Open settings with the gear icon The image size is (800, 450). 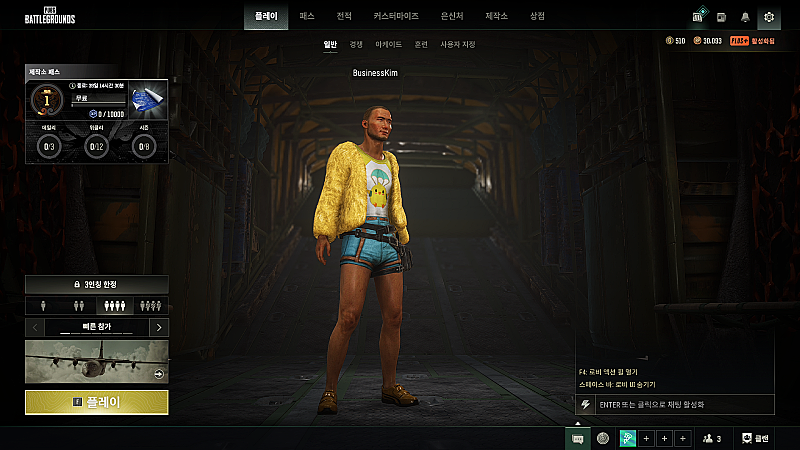(x=769, y=17)
